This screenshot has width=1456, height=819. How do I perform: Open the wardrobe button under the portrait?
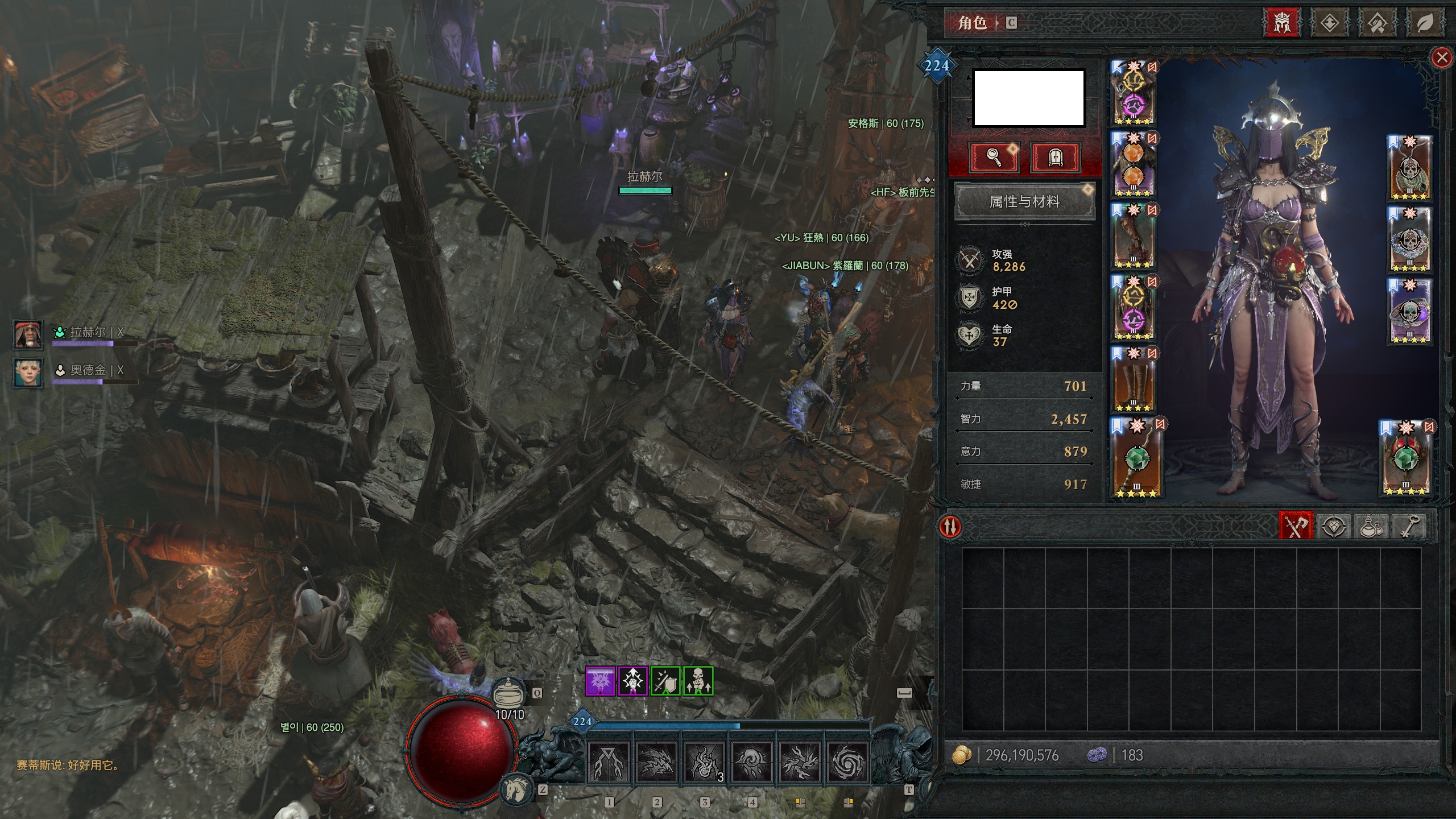pyautogui.click(x=1054, y=157)
